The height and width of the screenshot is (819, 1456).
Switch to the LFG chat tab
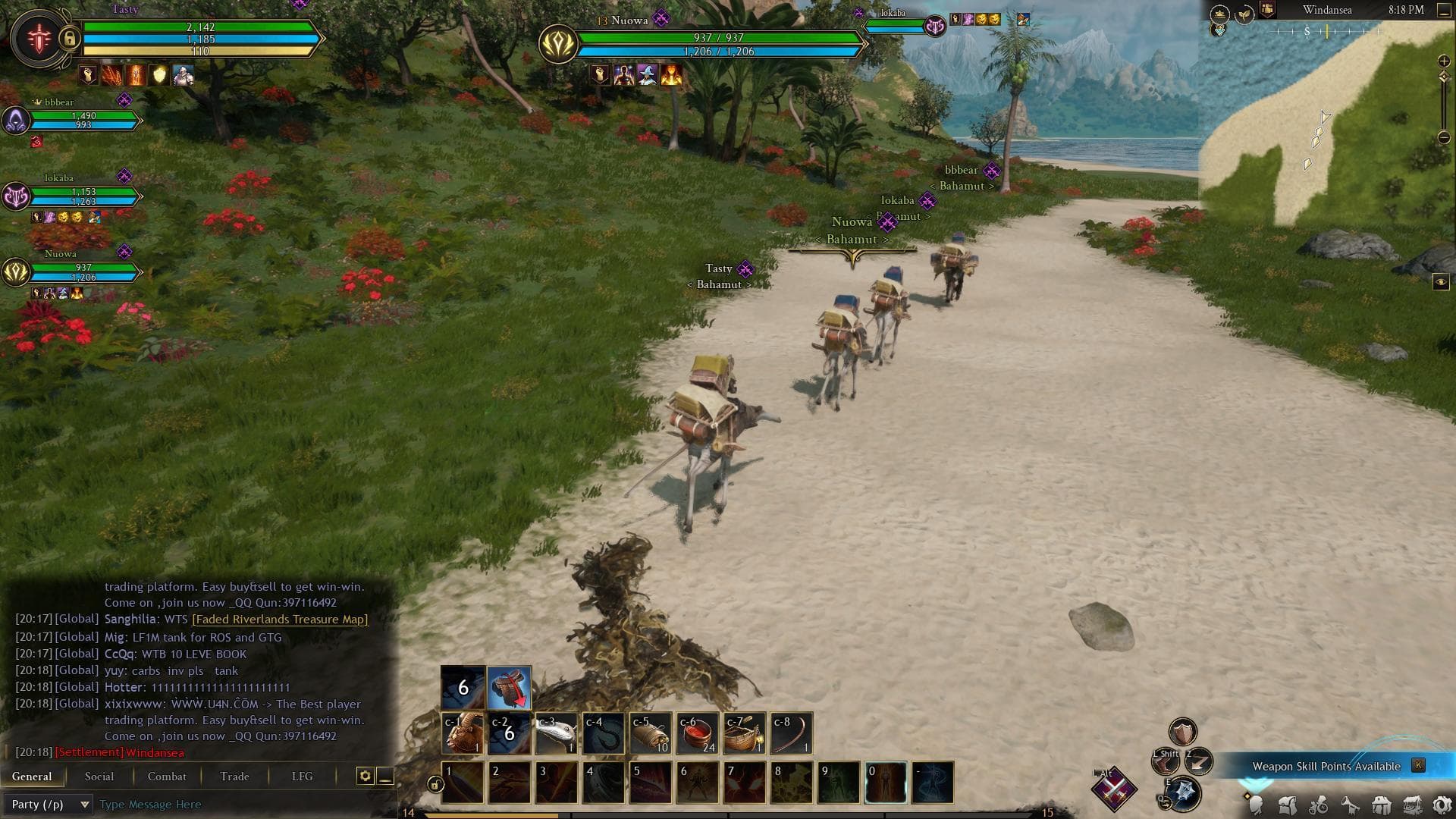coord(302,776)
